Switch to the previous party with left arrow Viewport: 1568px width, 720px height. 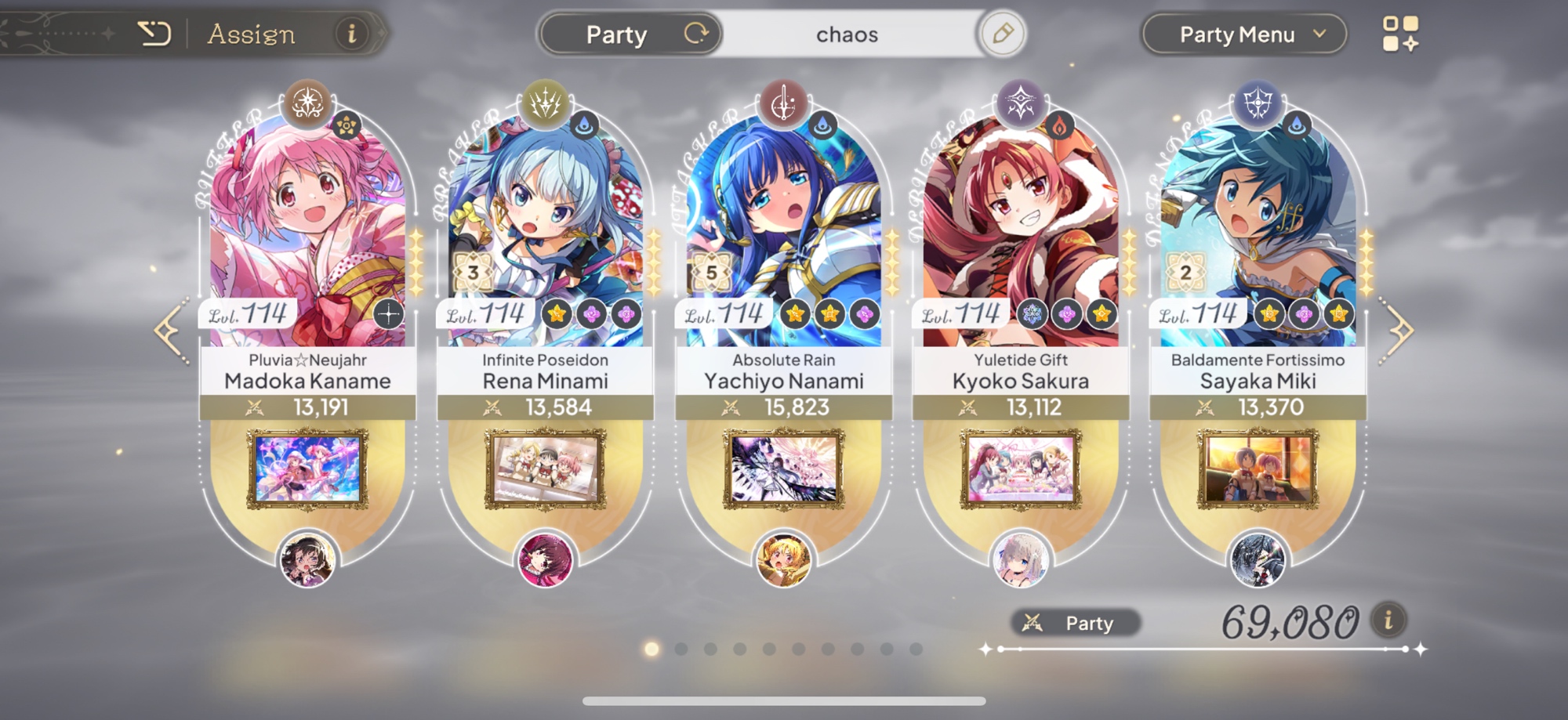click(172, 331)
